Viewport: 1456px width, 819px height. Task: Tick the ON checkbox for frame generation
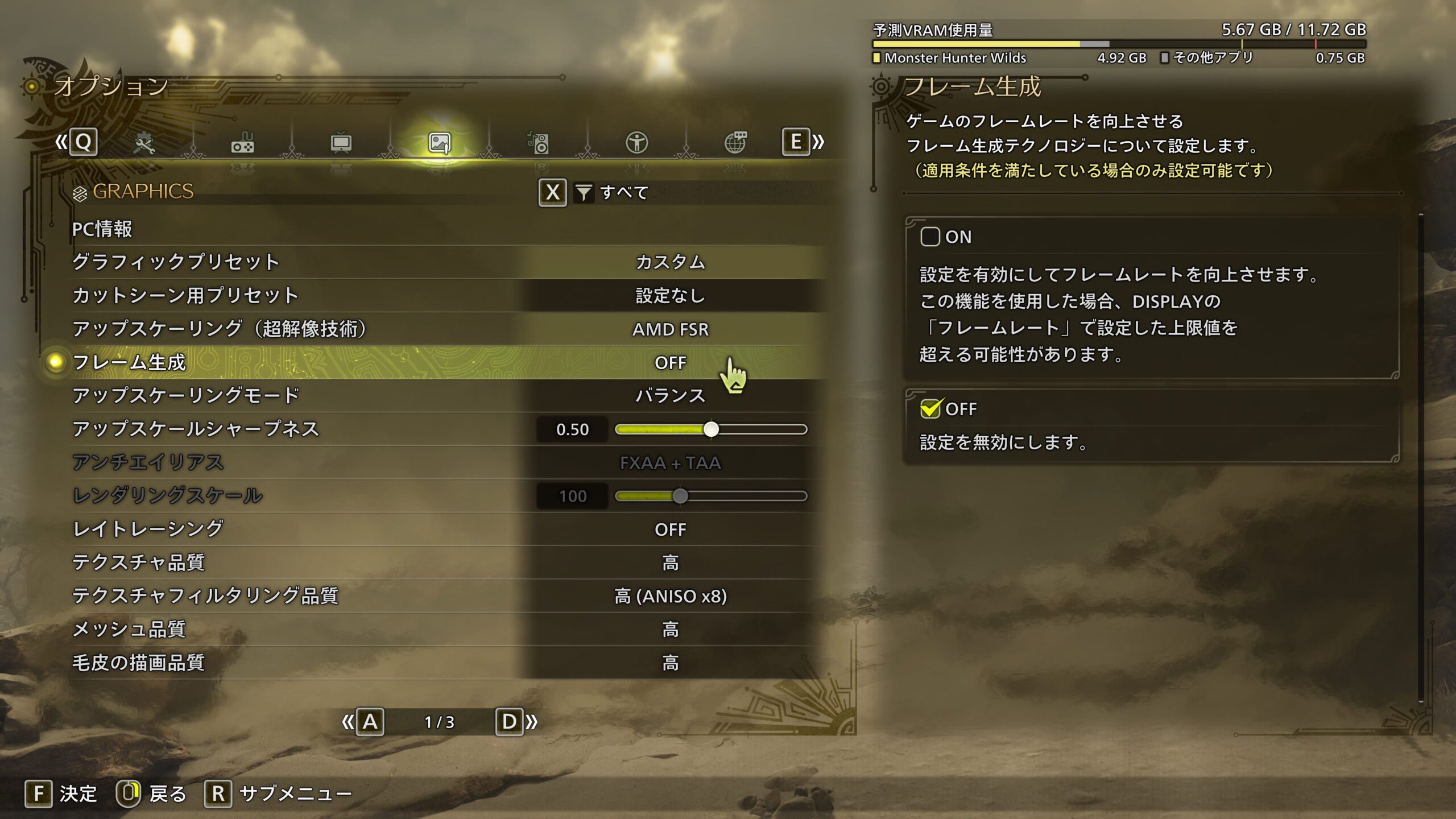[930, 237]
